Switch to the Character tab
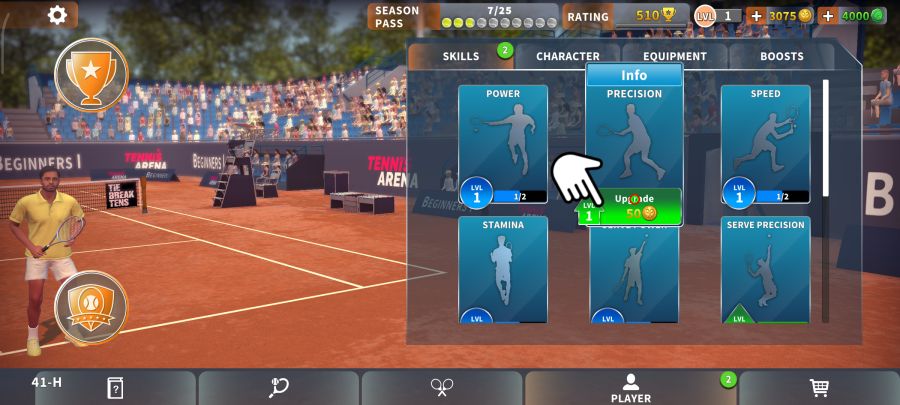900x405 pixels. pyautogui.click(x=567, y=57)
